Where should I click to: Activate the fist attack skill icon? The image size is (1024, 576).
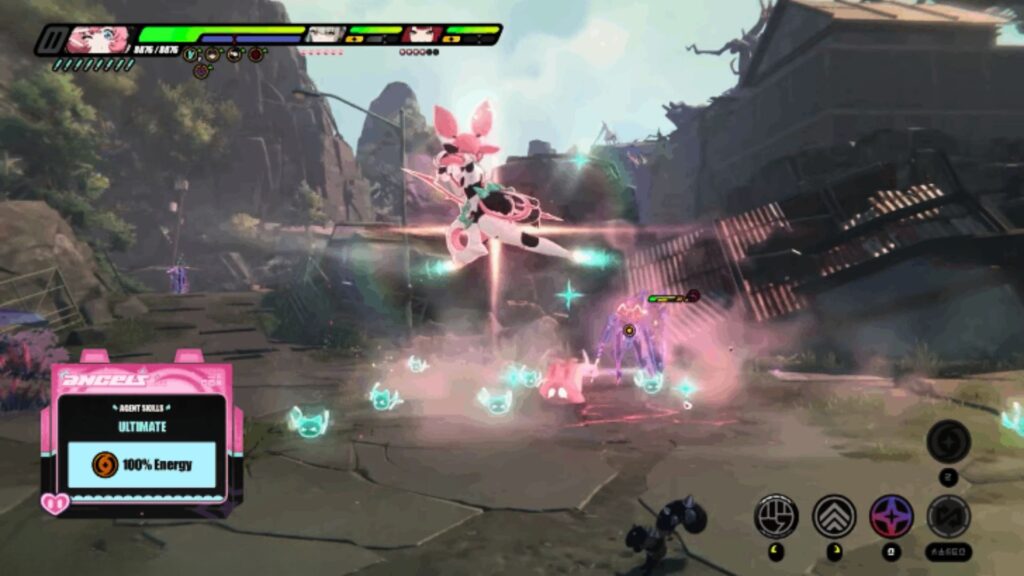tap(776, 516)
